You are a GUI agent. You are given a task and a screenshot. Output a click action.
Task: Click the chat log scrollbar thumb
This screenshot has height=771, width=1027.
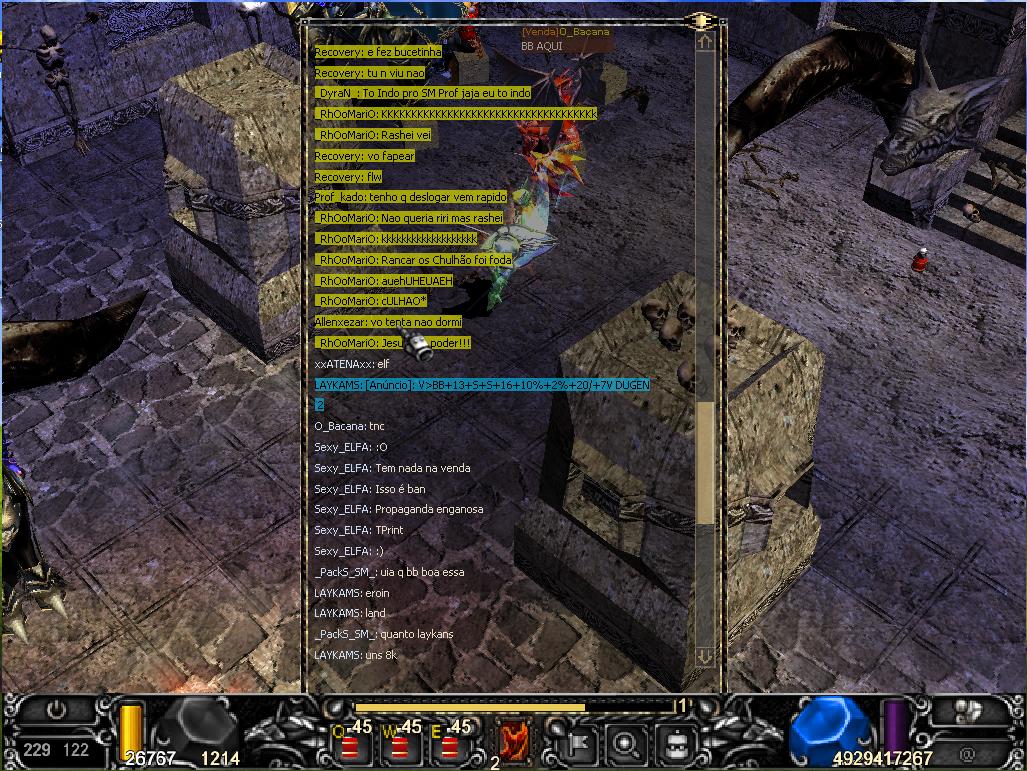tap(705, 462)
